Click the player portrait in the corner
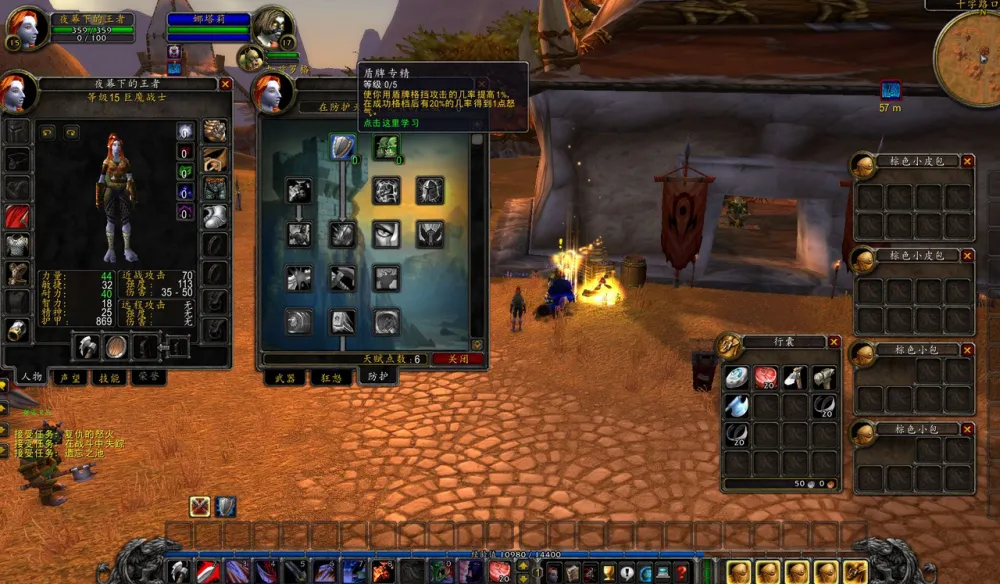 coord(28,27)
